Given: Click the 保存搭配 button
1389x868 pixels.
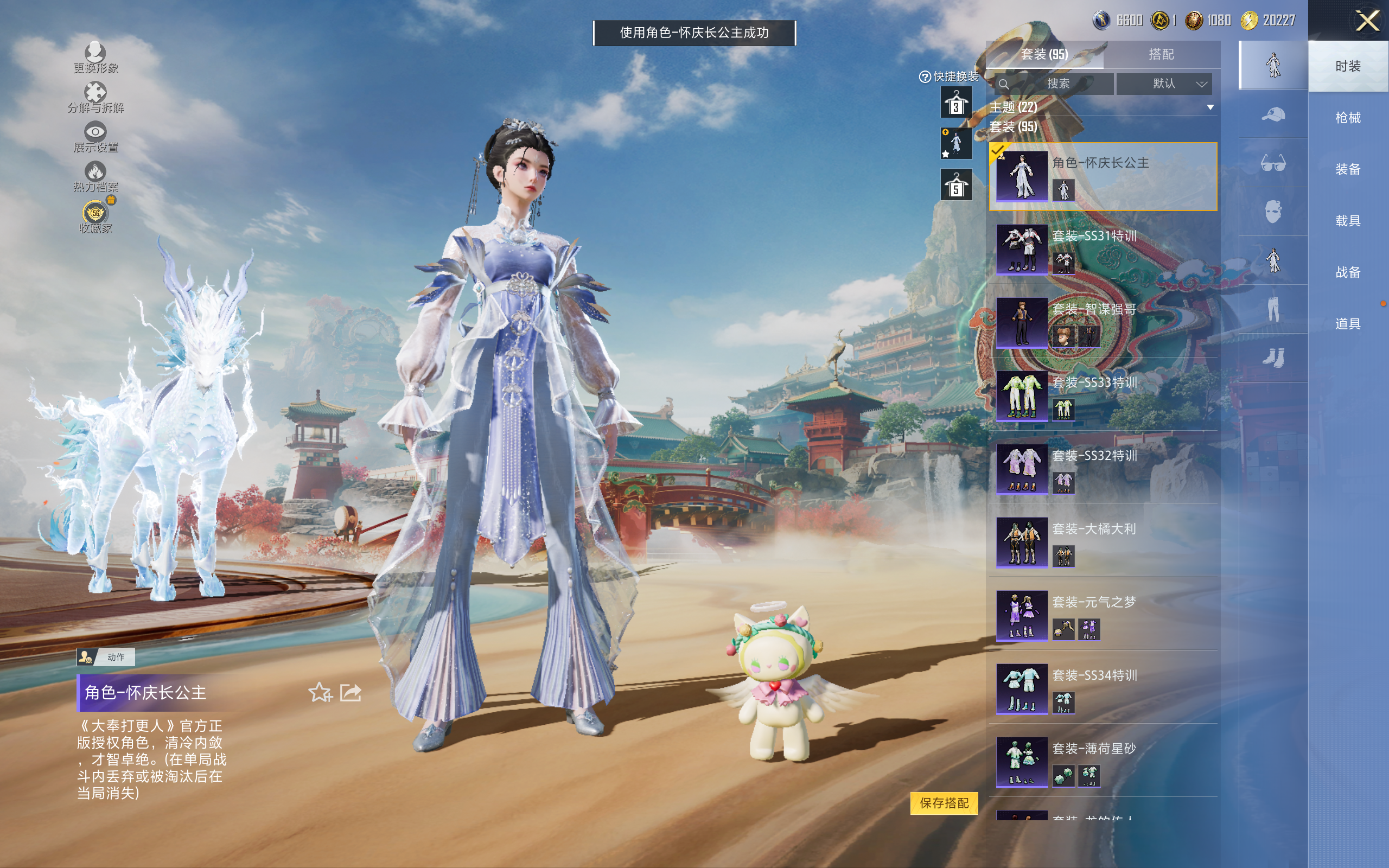Looking at the screenshot, I should [944, 802].
